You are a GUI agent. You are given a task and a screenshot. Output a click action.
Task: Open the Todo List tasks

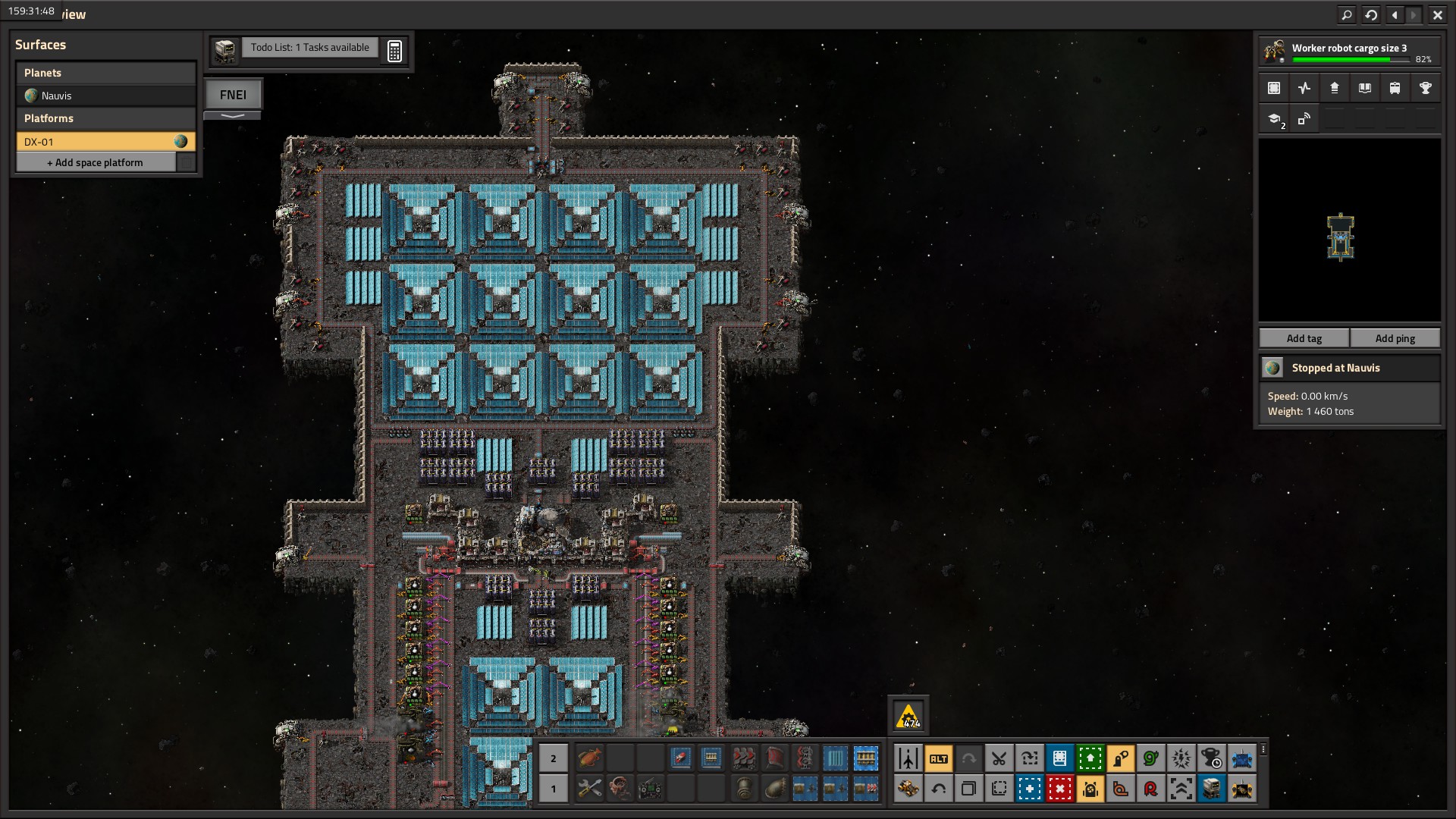pos(309,48)
